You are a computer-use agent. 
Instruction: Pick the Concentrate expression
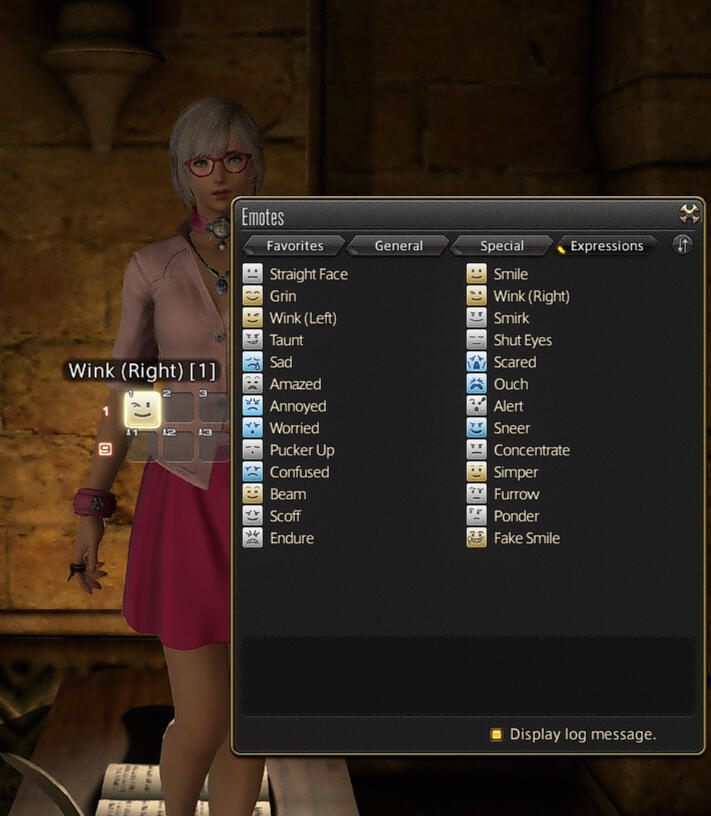click(531, 450)
